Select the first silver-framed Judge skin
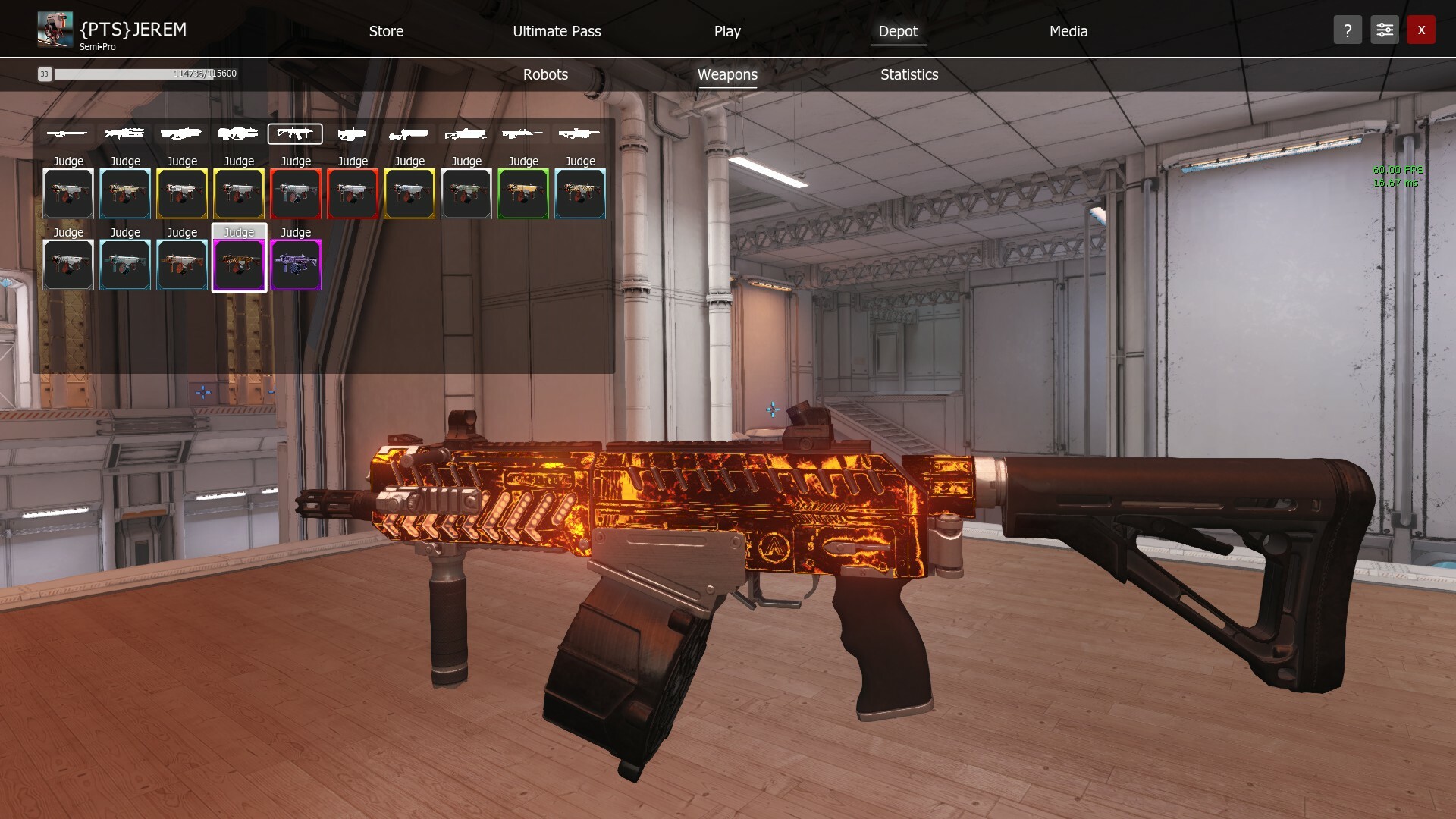Screen dimensions: 1456x819 [x=67, y=193]
